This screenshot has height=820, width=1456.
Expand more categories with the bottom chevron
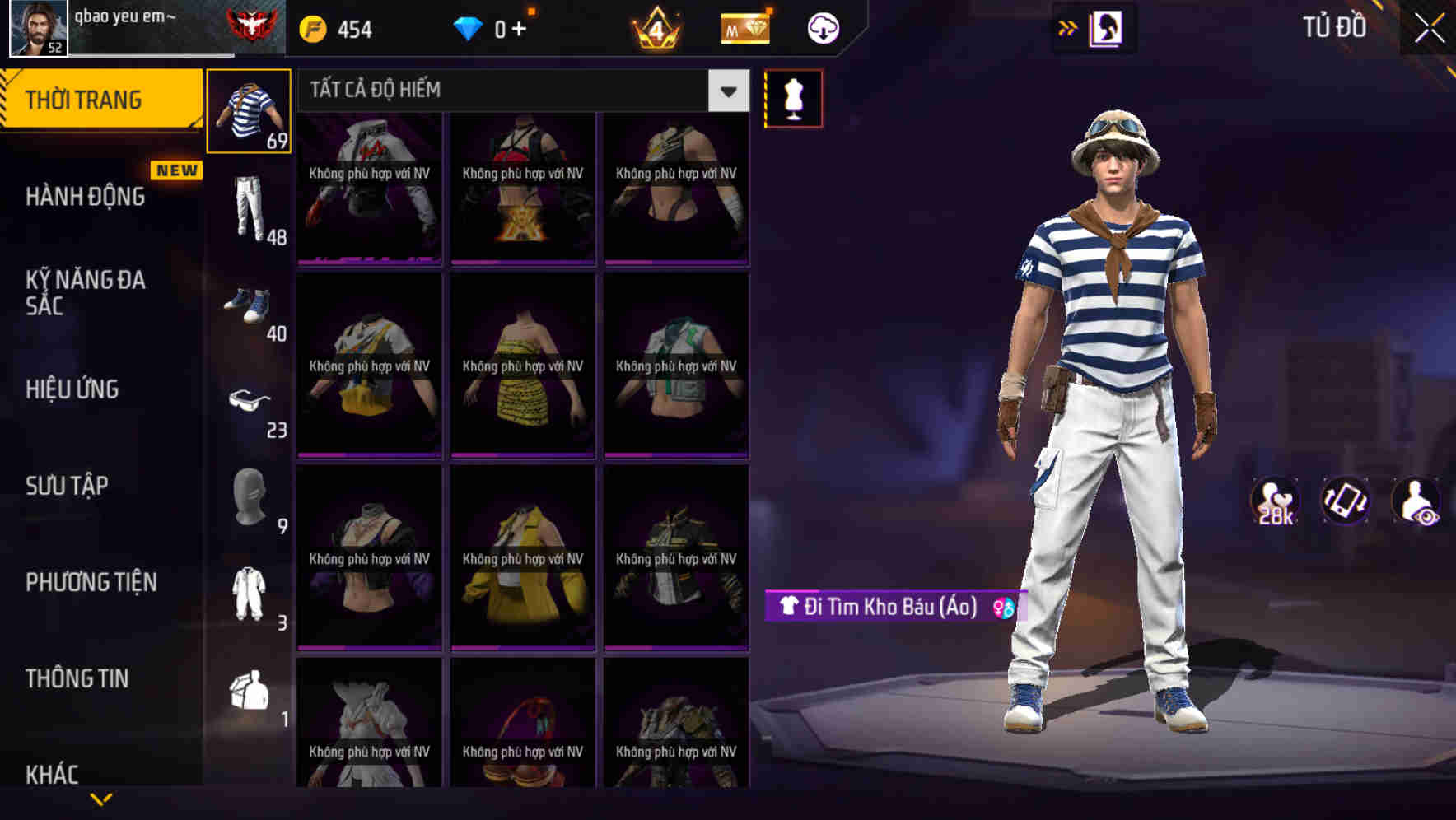coord(101,797)
